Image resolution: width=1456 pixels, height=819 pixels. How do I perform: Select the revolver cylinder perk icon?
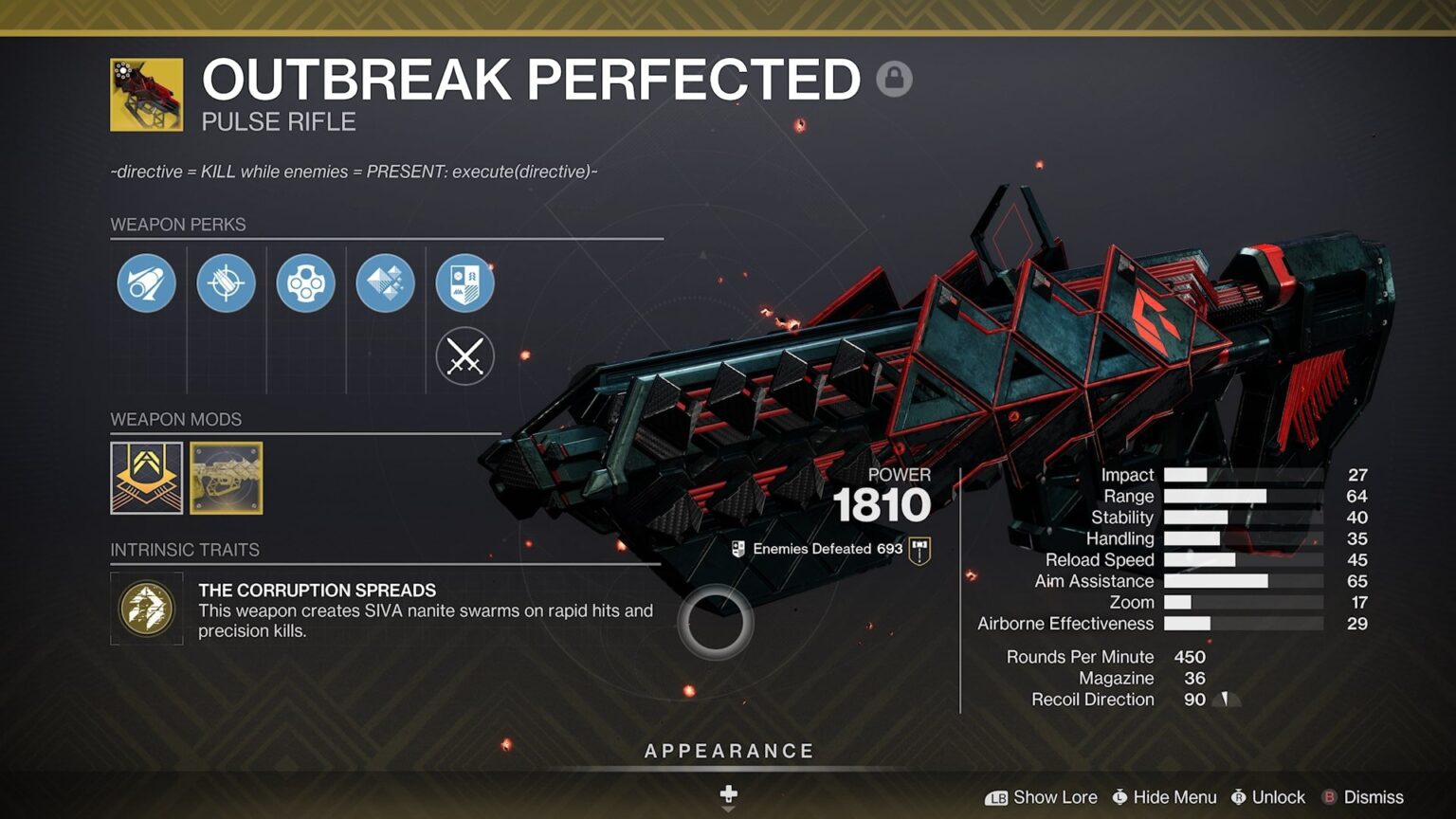coord(304,282)
